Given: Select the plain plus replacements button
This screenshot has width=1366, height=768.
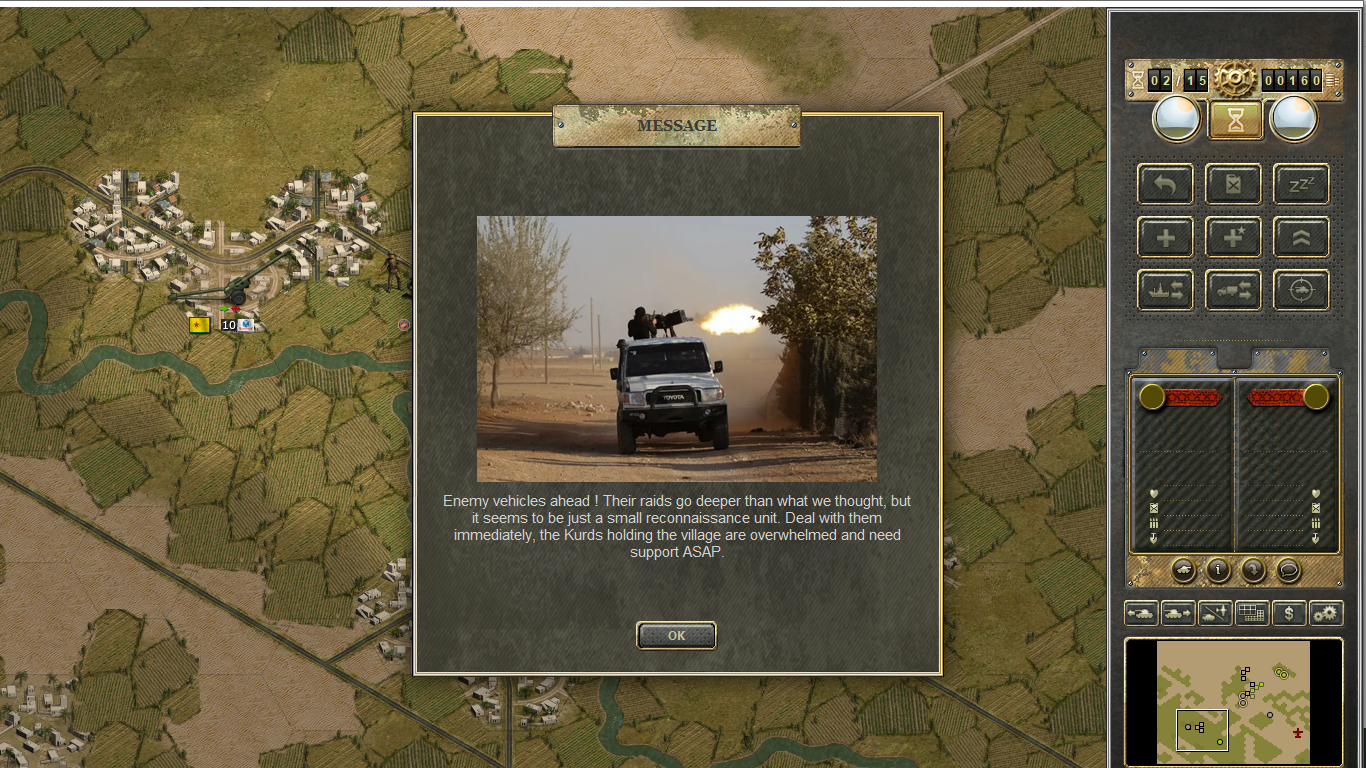Looking at the screenshot, I should pyautogui.click(x=1165, y=238).
